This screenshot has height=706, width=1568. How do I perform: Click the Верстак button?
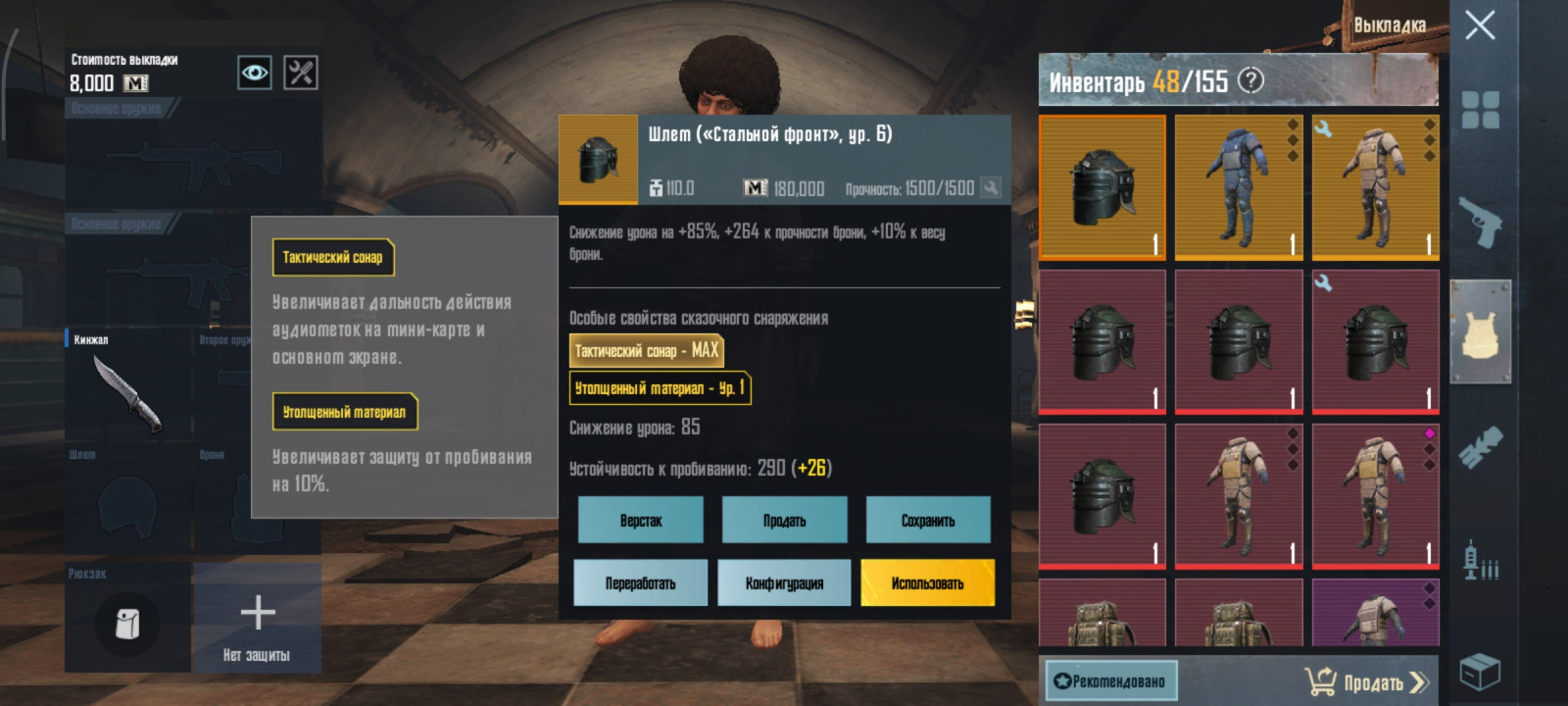point(640,521)
